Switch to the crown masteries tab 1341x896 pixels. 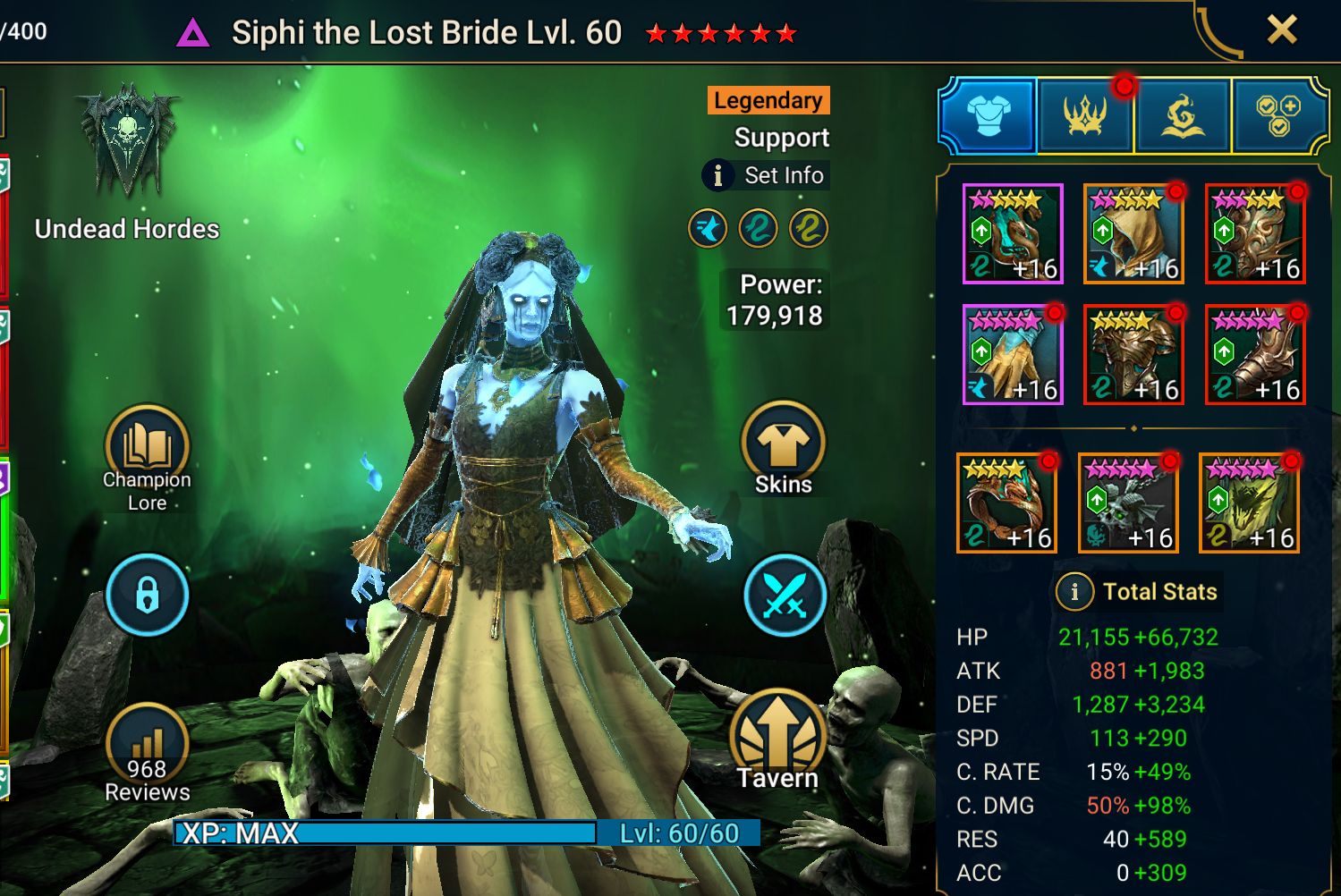point(1084,116)
